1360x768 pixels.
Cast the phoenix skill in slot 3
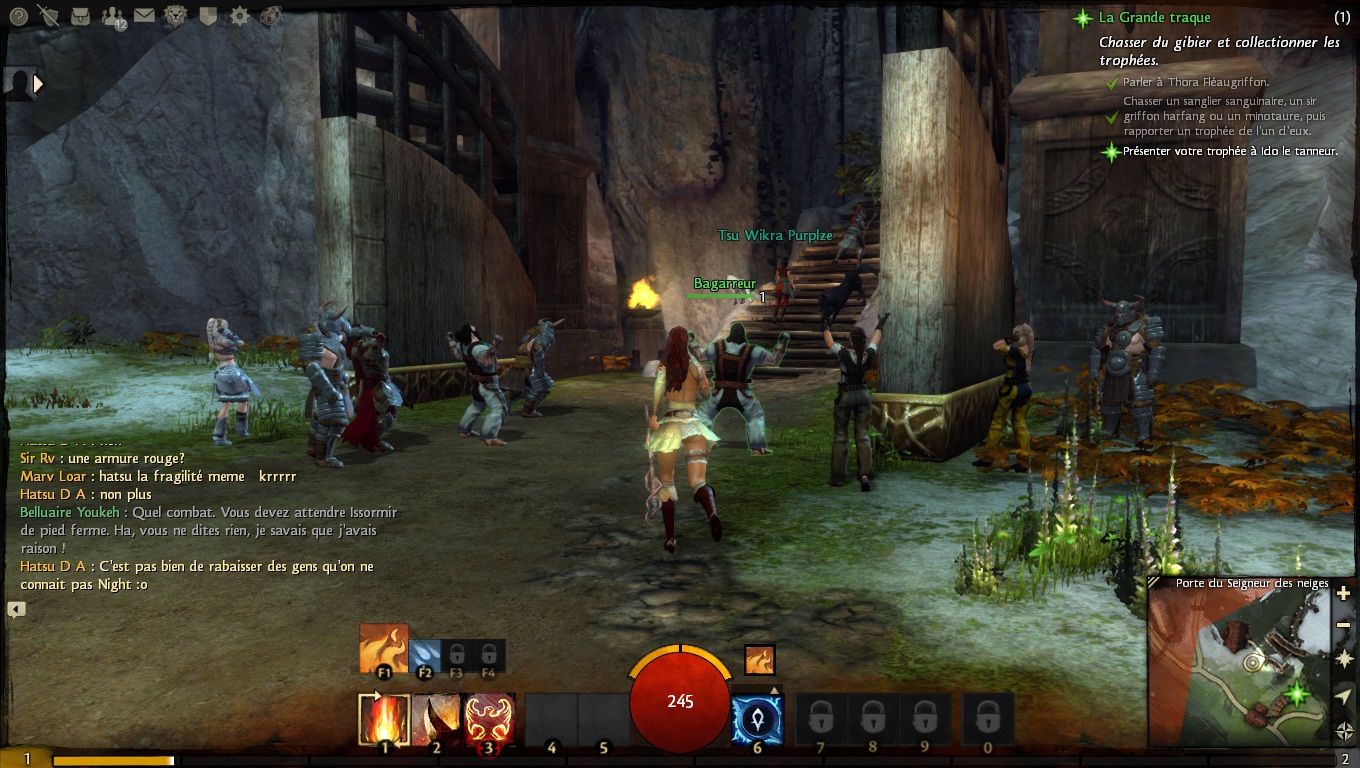[x=488, y=720]
